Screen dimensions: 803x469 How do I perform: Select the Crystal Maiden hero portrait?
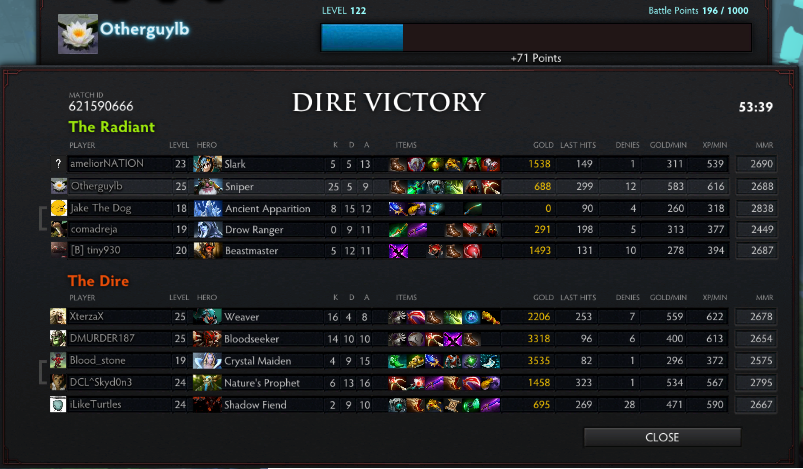click(x=208, y=360)
